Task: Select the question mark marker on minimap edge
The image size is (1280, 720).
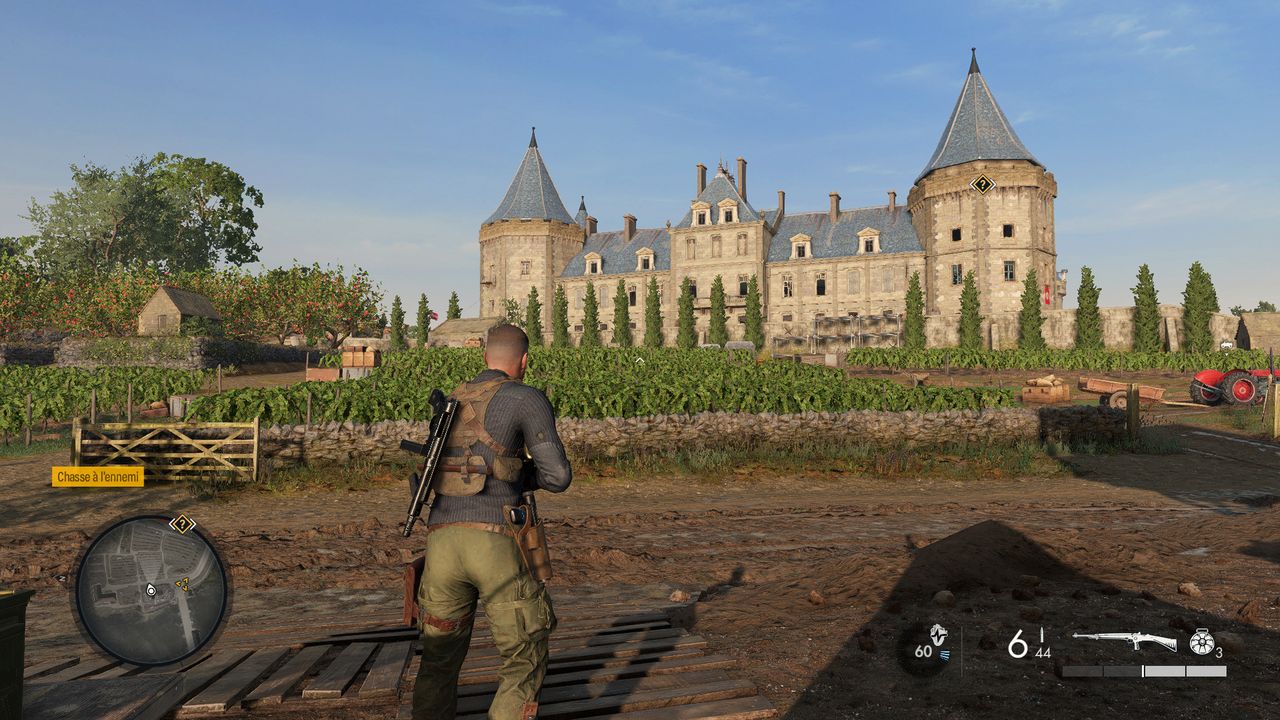Action: tap(182, 523)
